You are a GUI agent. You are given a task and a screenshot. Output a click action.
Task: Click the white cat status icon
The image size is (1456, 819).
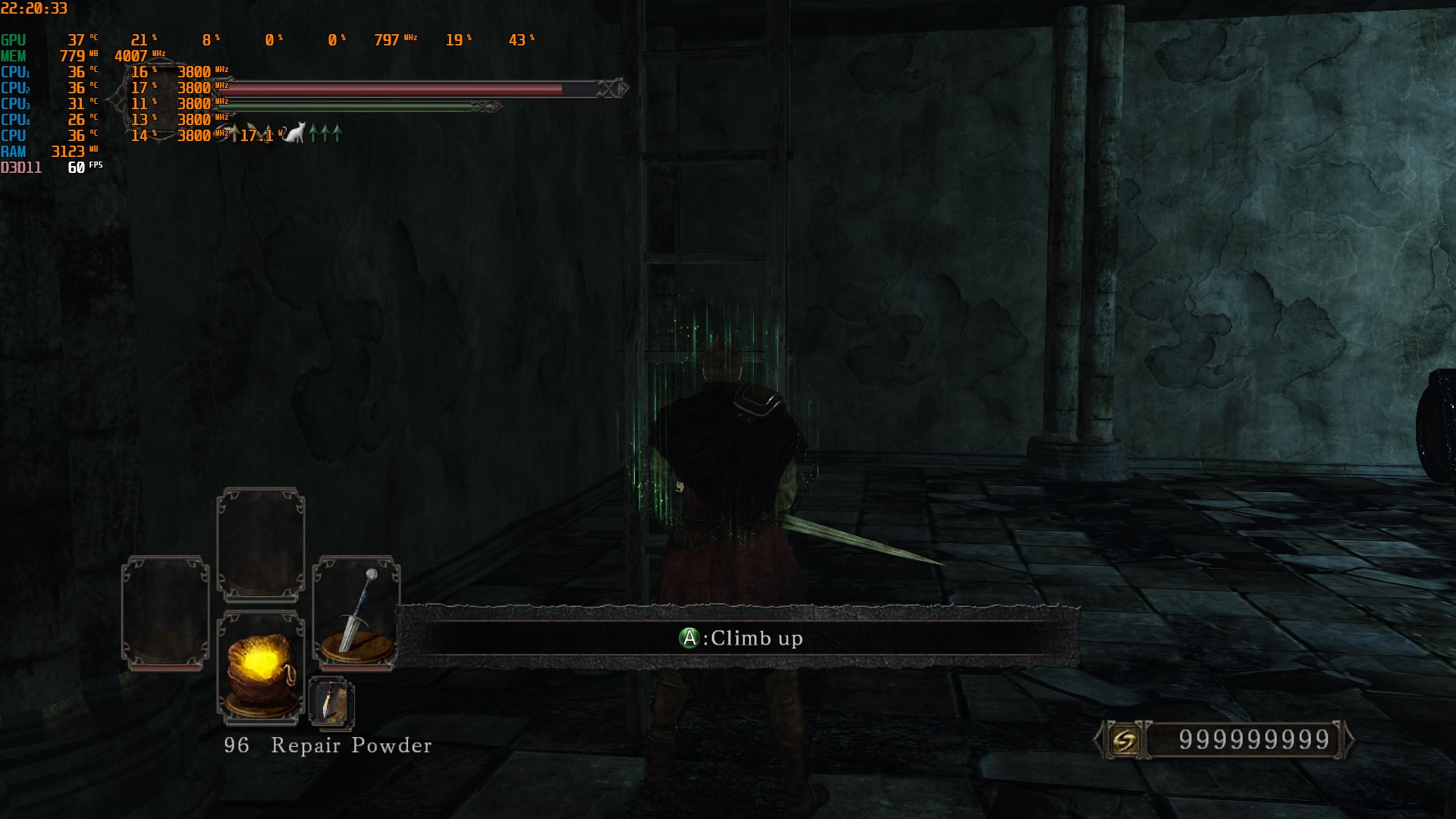(x=294, y=133)
